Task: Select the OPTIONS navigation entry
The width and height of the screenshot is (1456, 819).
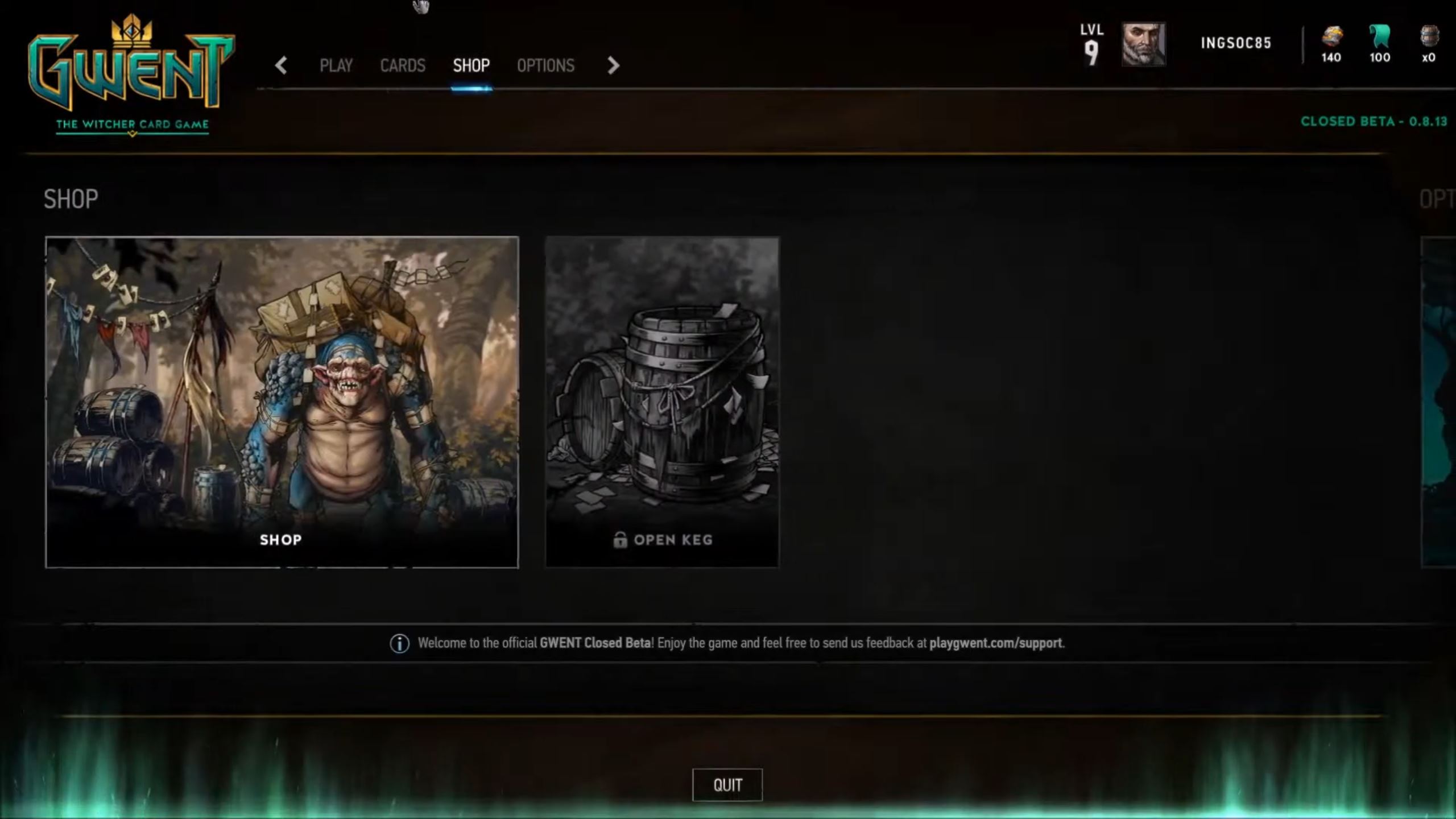Action: pos(545,66)
